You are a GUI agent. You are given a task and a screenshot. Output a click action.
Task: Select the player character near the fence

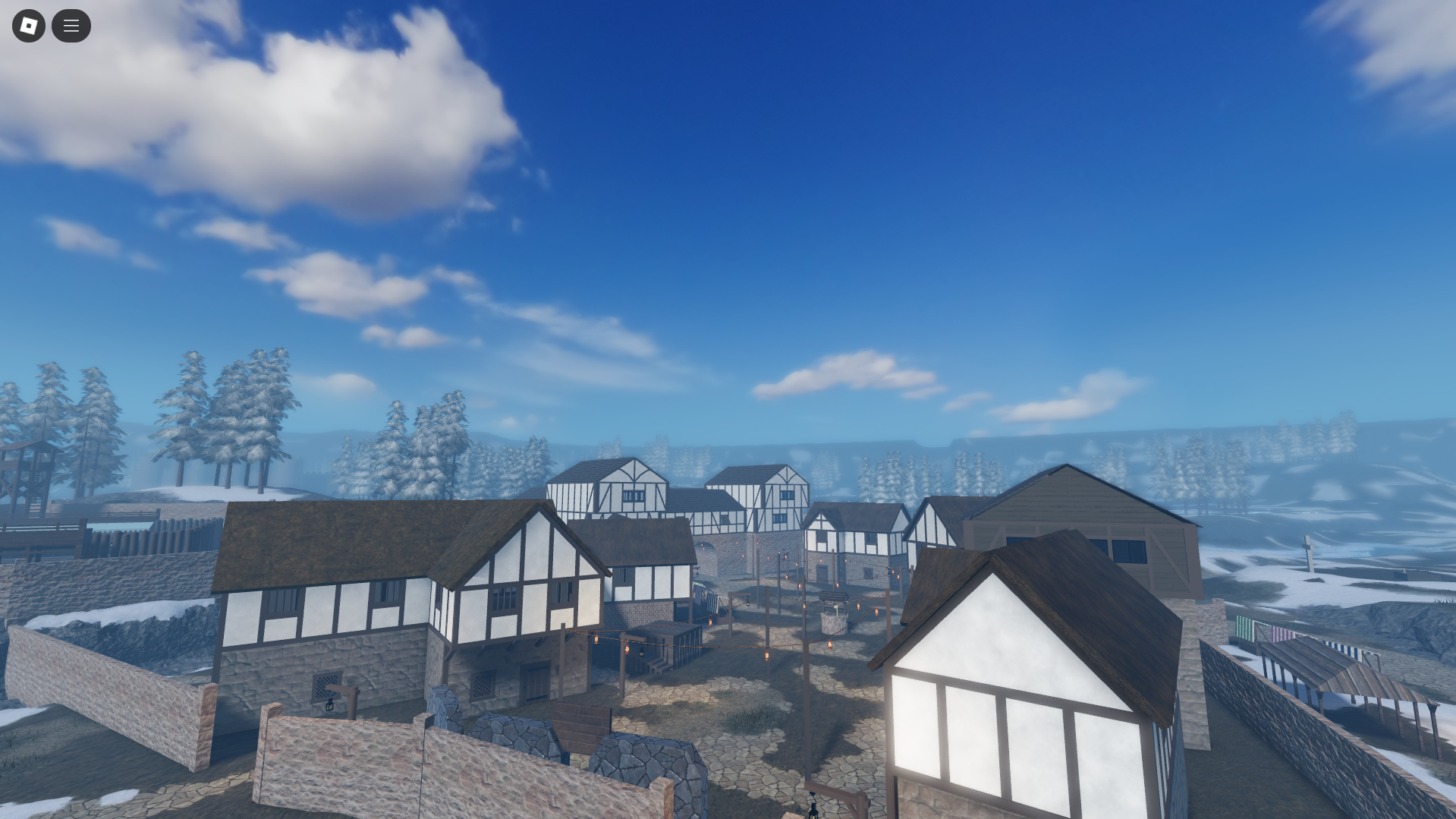pos(812,805)
